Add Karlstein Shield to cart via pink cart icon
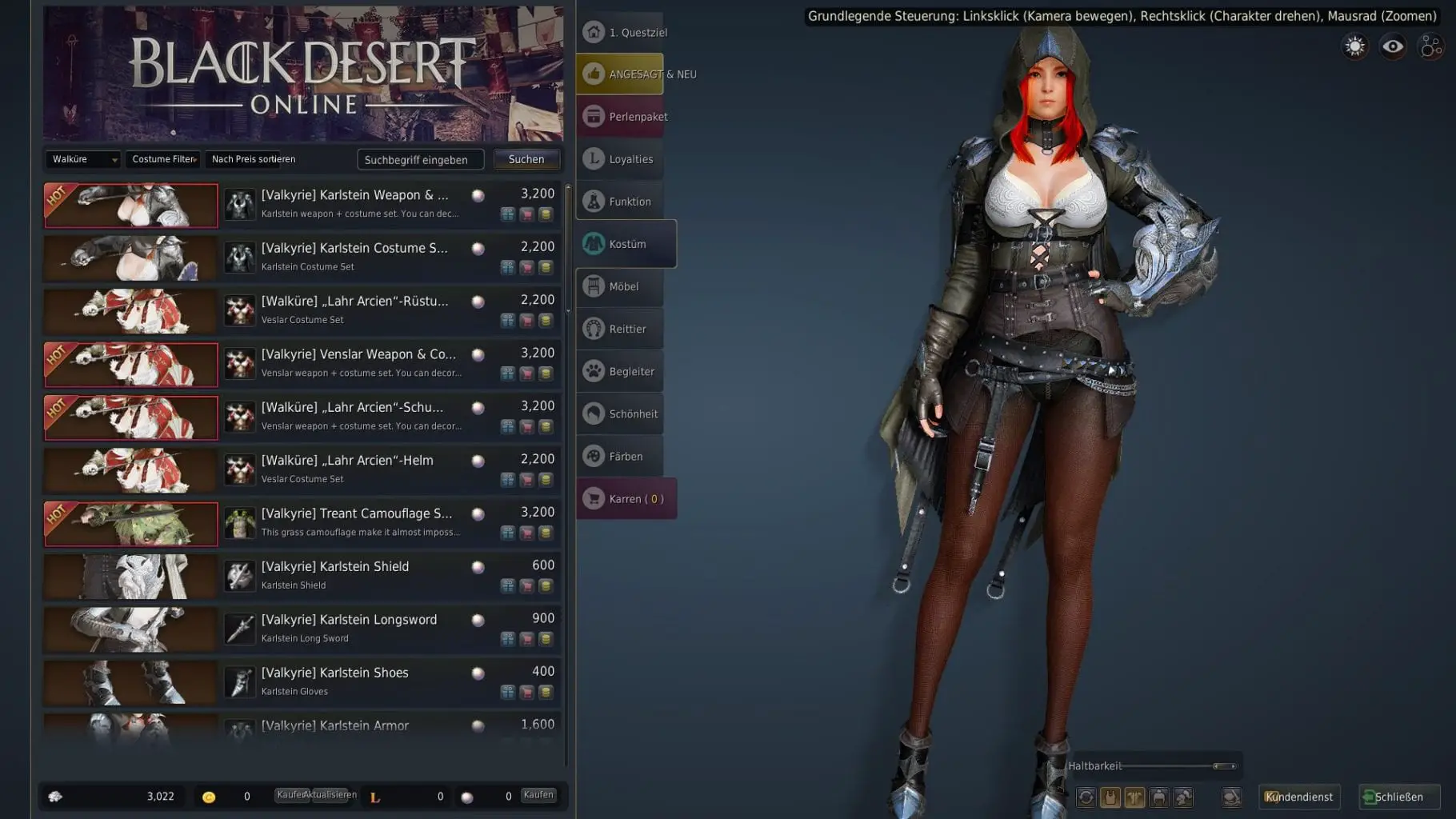Screen dimensions: 1456x819 pyautogui.click(x=527, y=585)
